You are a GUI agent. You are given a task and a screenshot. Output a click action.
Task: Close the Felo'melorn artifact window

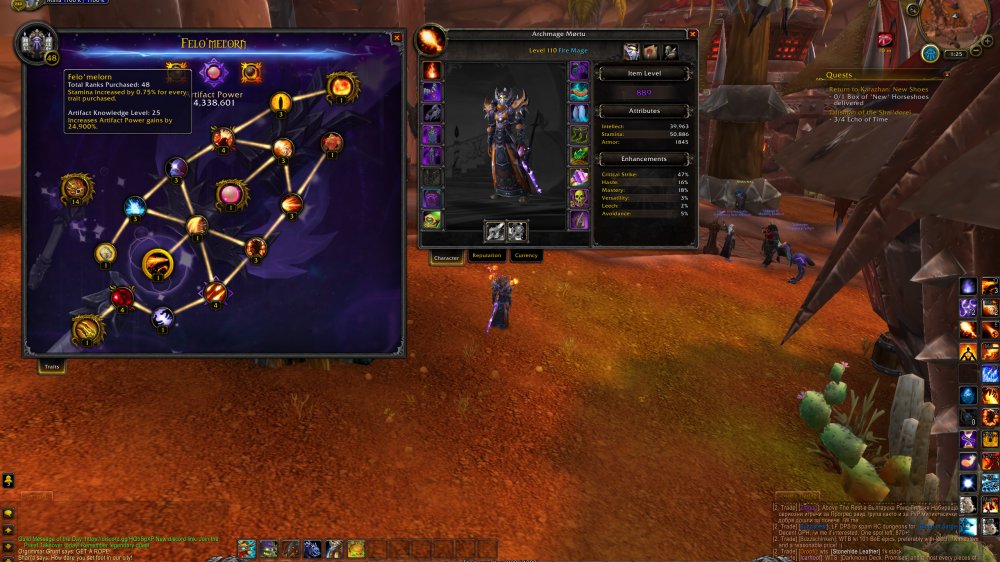[397, 38]
